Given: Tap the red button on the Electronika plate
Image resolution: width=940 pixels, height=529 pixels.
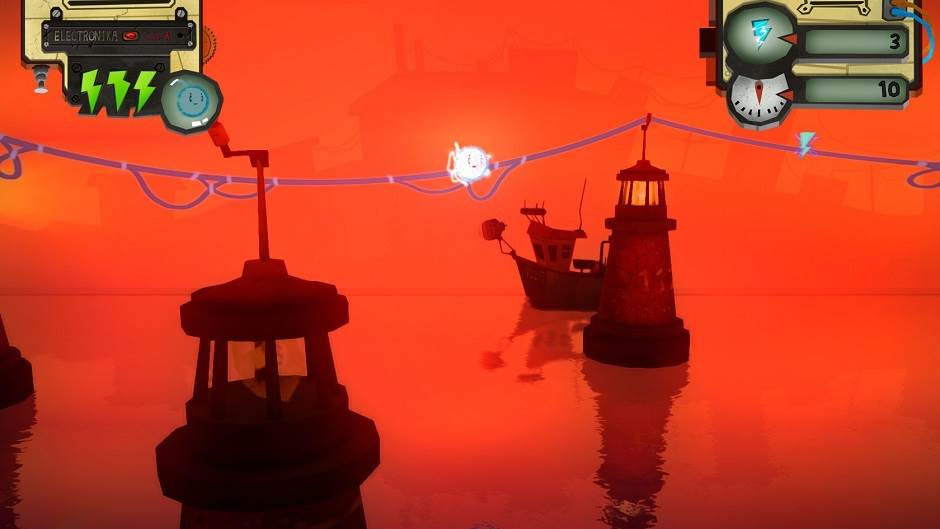Looking at the screenshot, I should tap(130, 37).
